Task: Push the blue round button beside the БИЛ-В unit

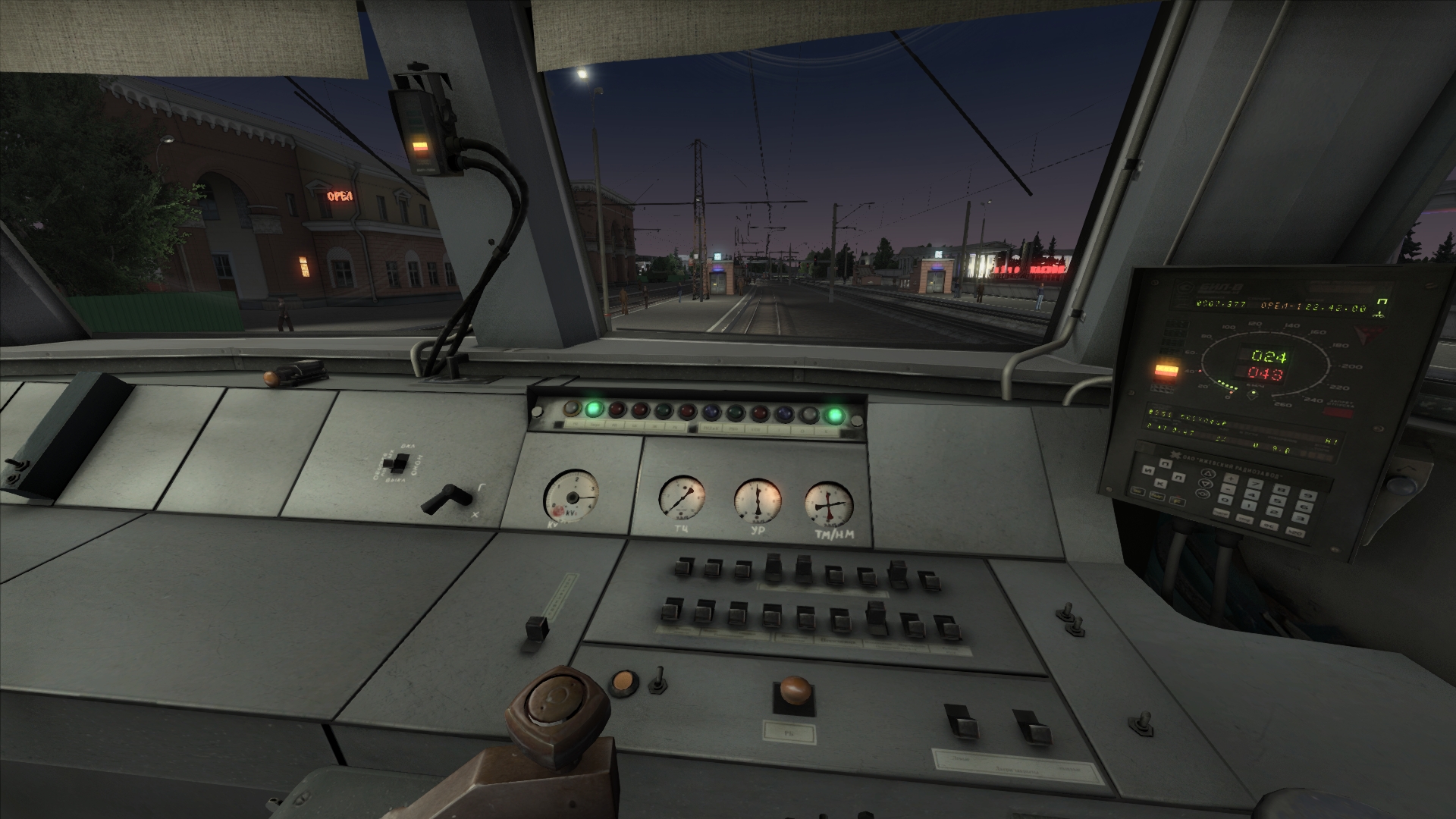Action: [1399, 485]
